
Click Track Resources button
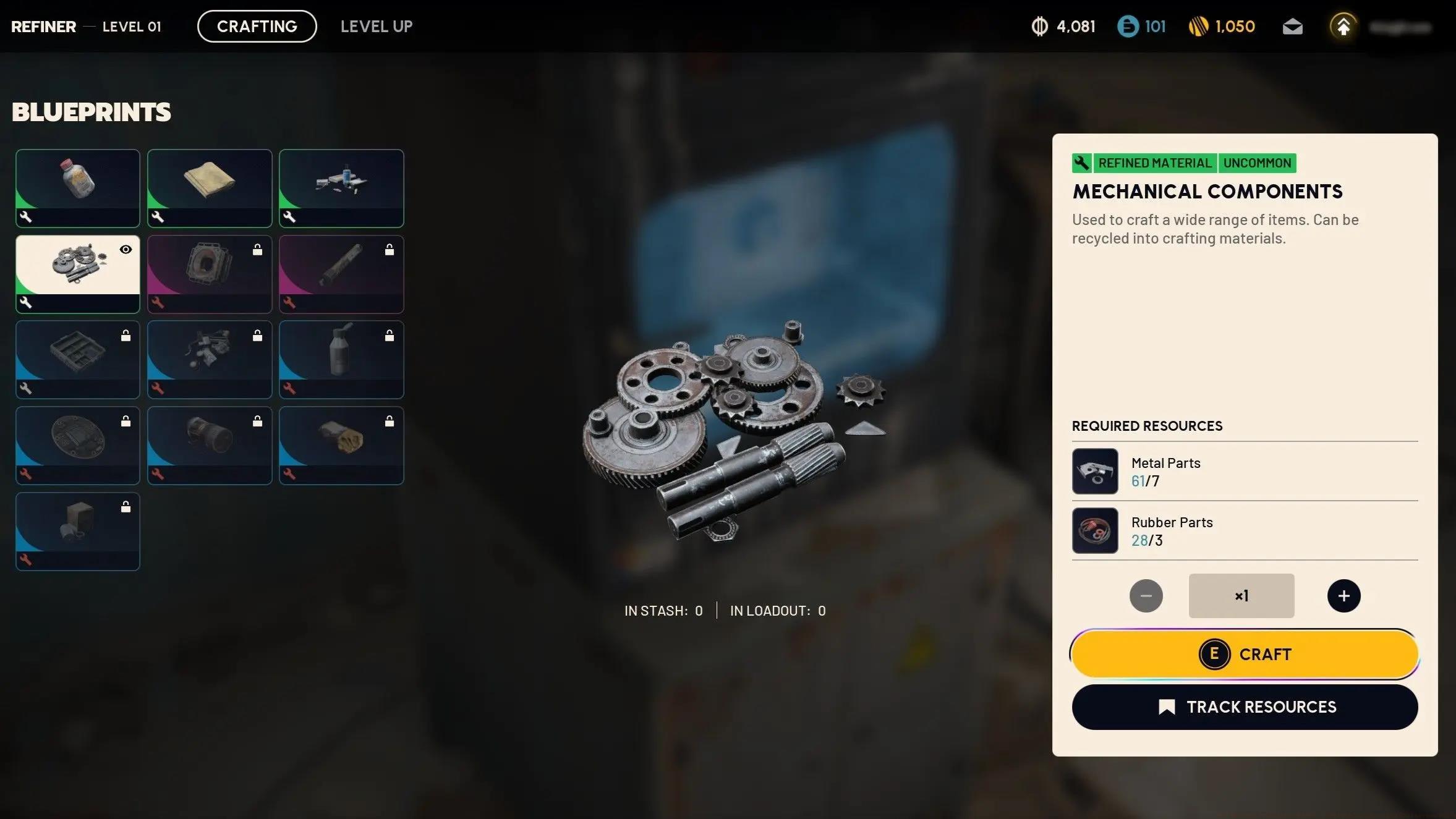click(1244, 707)
